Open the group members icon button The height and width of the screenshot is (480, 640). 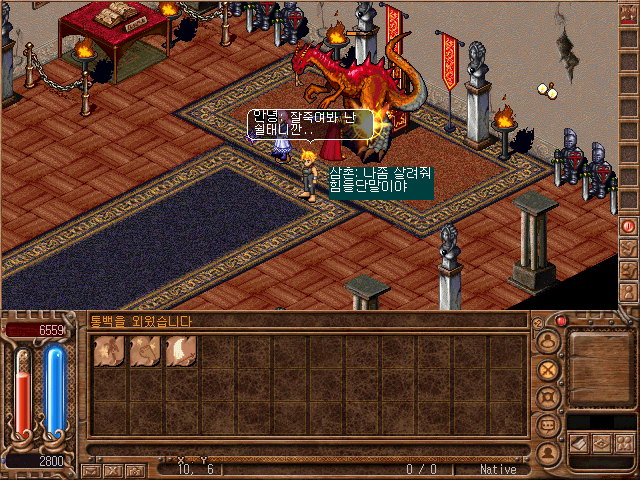(x=623, y=442)
